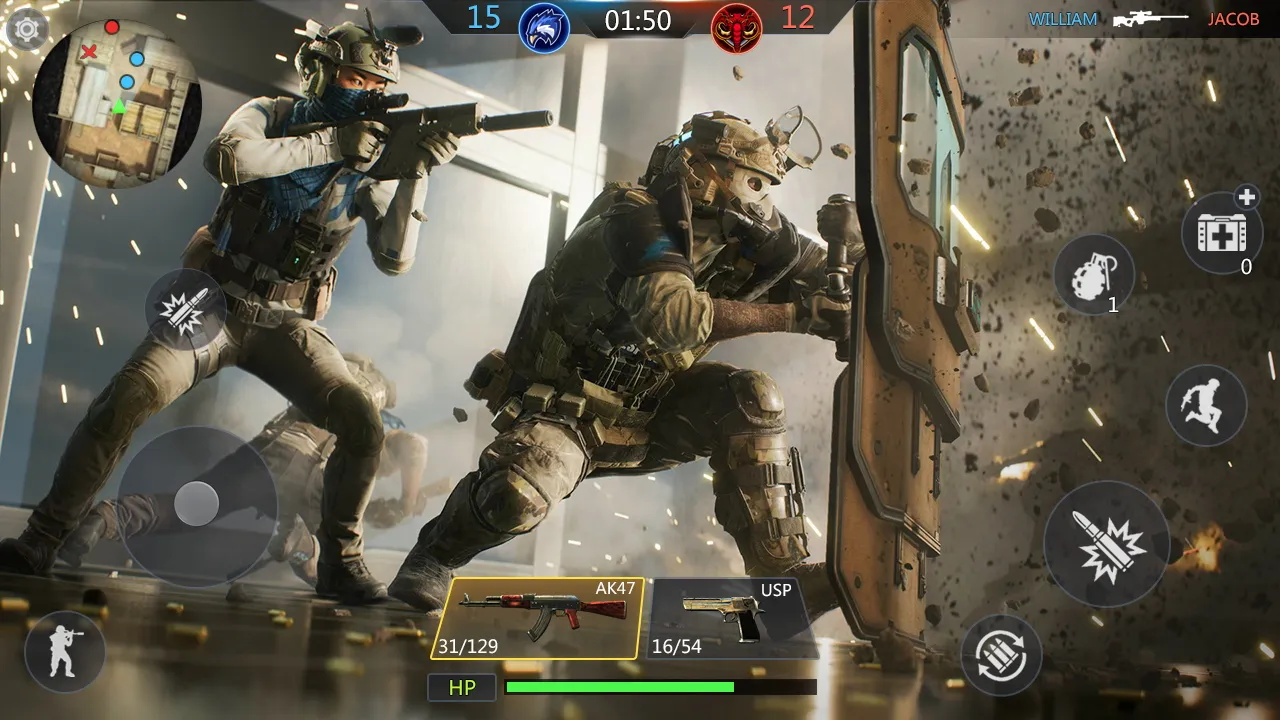Image resolution: width=1280 pixels, height=720 pixels.
Task: Click the green HP health bar
Action: click(x=620, y=688)
